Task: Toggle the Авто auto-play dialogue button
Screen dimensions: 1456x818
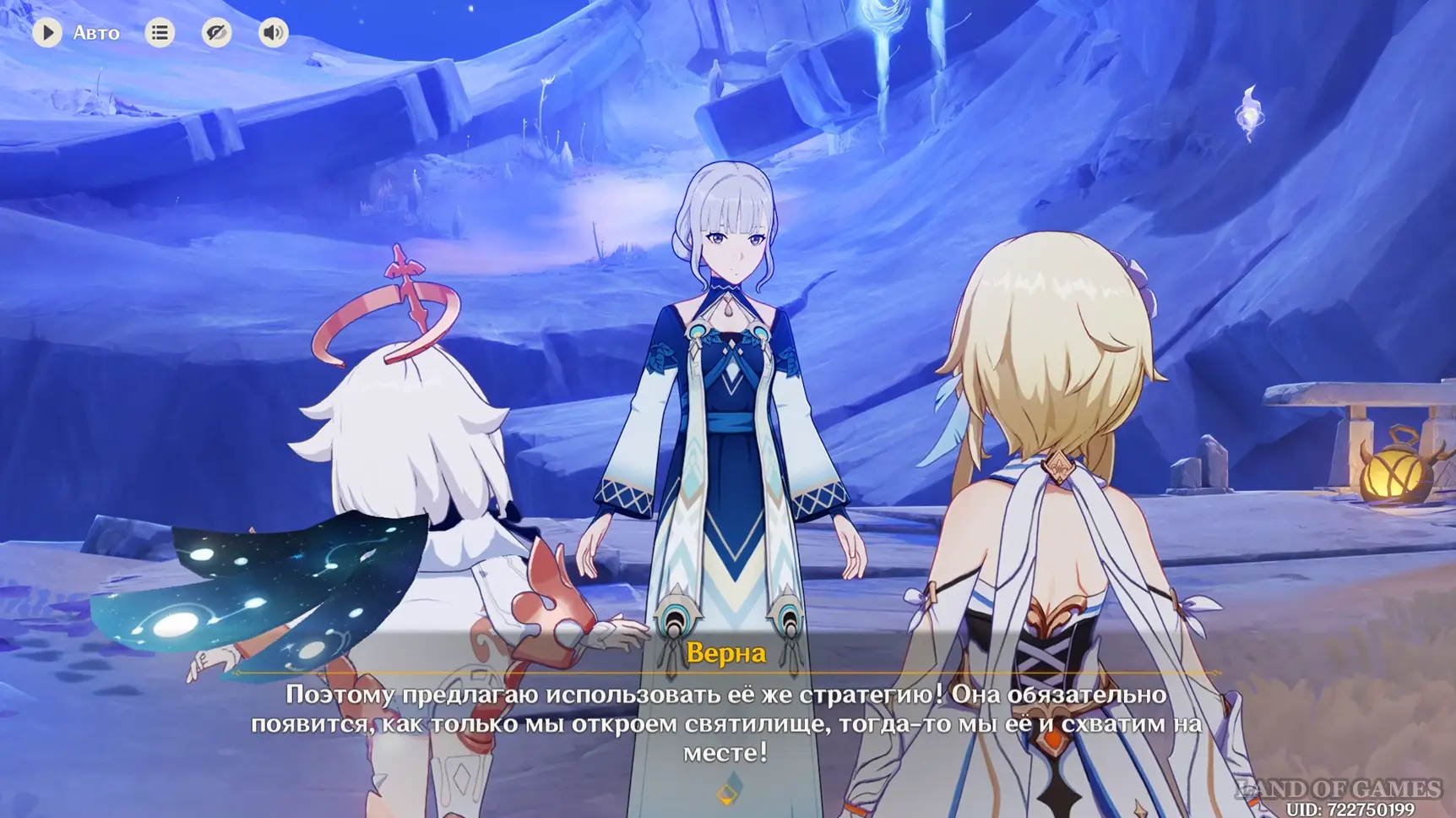Action: pos(48,33)
